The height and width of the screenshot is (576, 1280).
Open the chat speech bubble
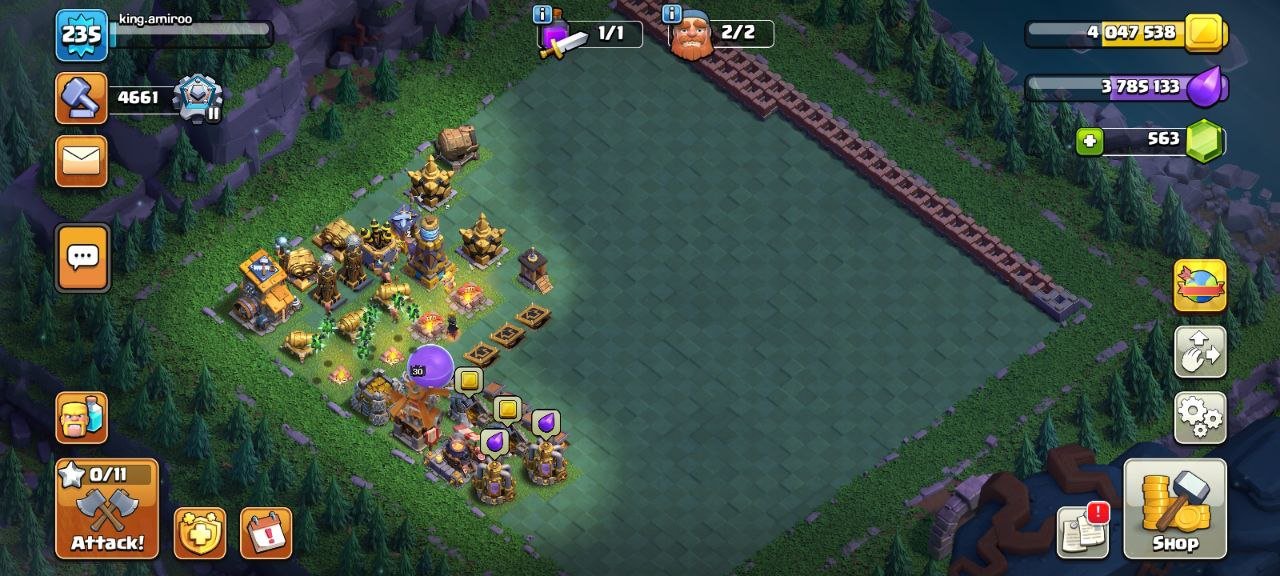(x=82, y=257)
